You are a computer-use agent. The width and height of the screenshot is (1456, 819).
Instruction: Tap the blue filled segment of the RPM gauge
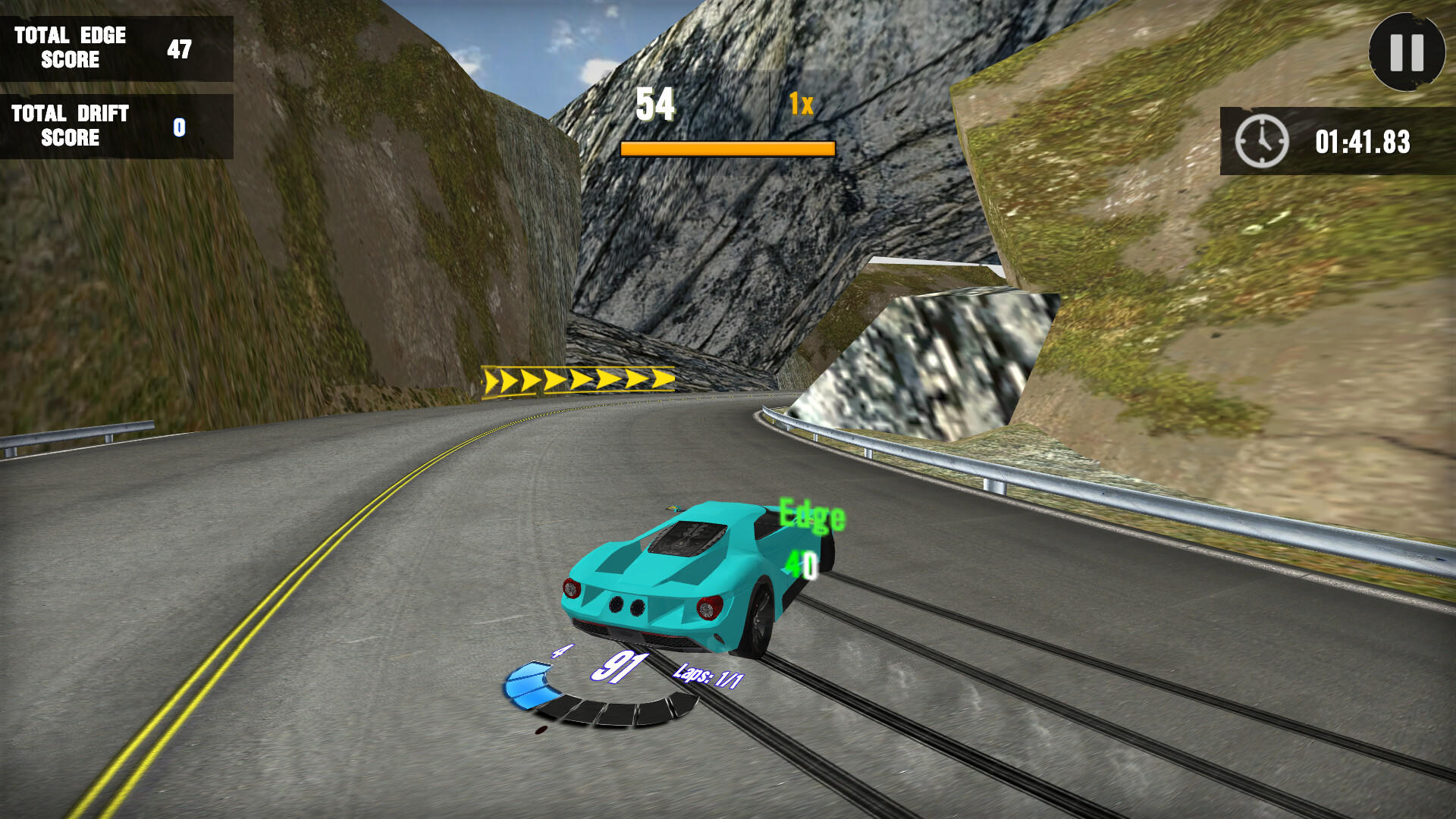point(529,682)
